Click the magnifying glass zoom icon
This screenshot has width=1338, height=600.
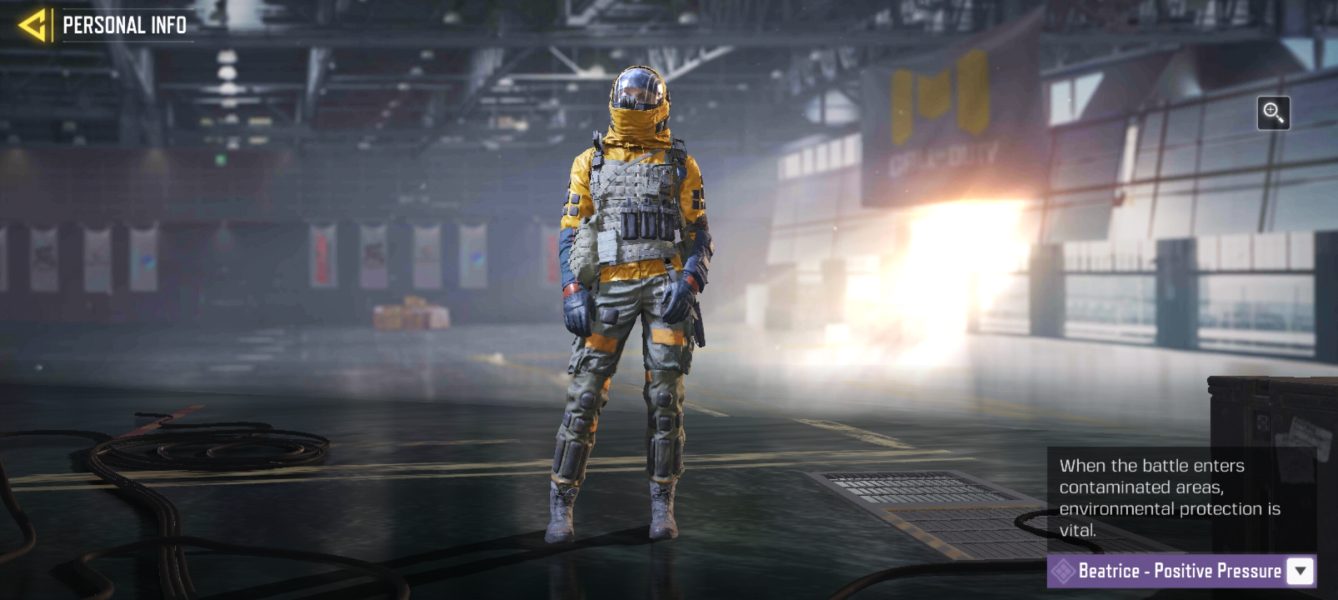(x=1273, y=113)
